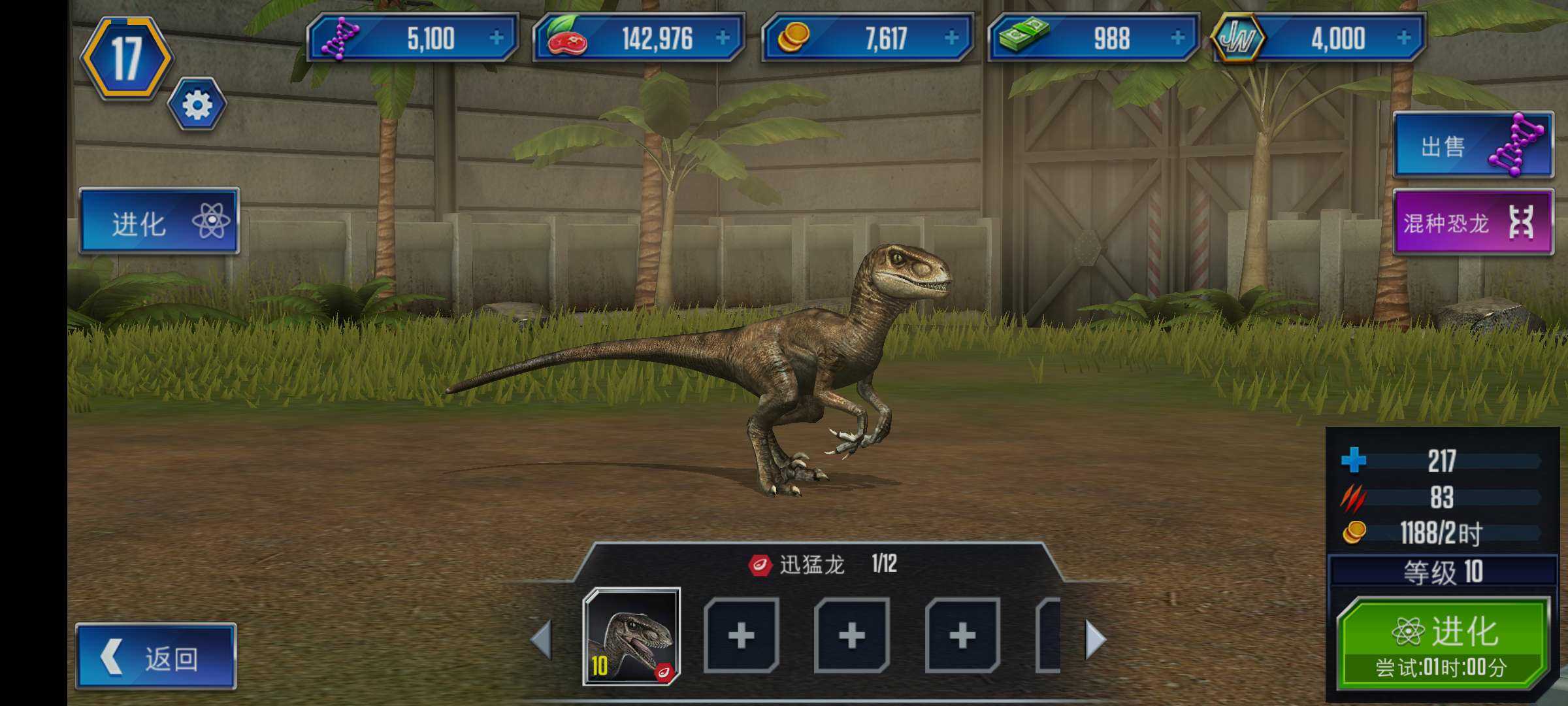Show next dinosaurs with right arrow
Screen dimensions: 1568x706
tap(1095, 639)
